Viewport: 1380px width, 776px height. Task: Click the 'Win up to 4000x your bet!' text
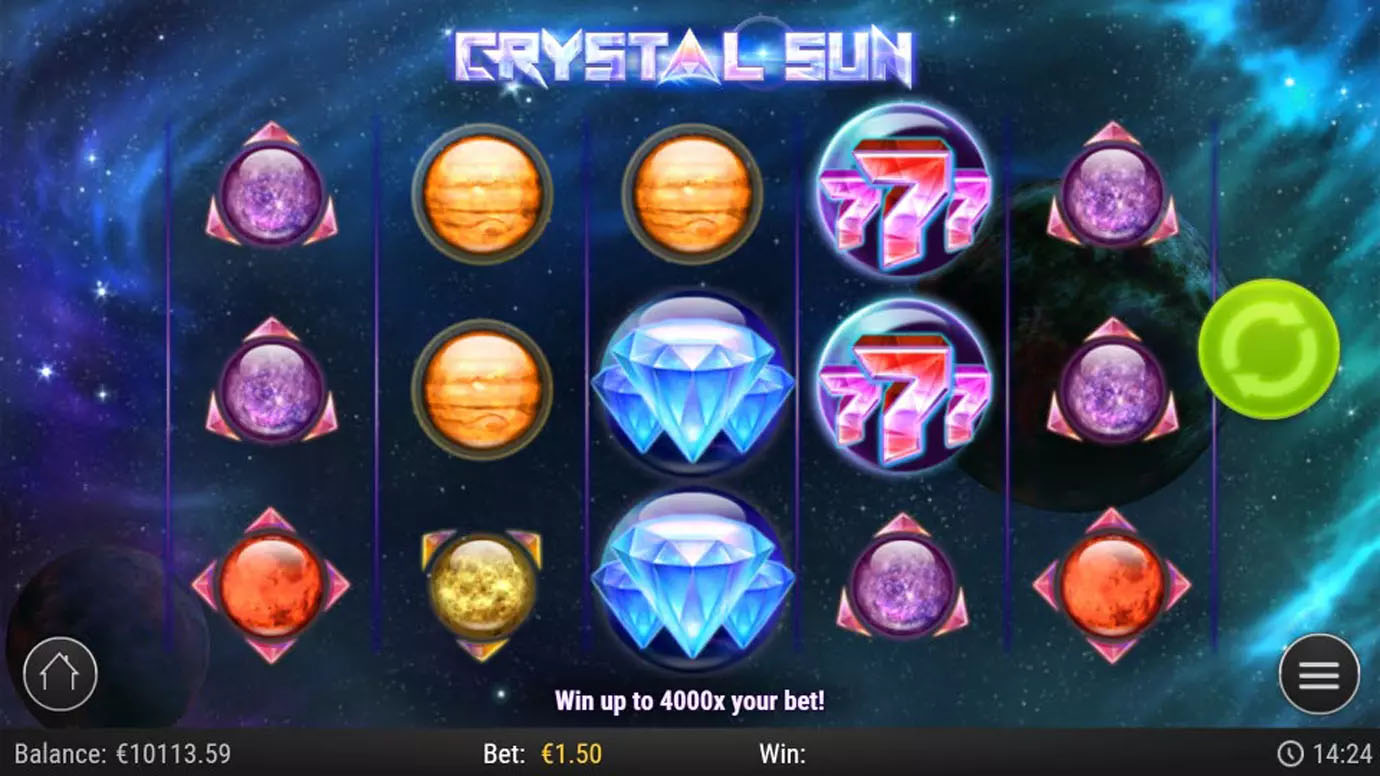point(690,701)
